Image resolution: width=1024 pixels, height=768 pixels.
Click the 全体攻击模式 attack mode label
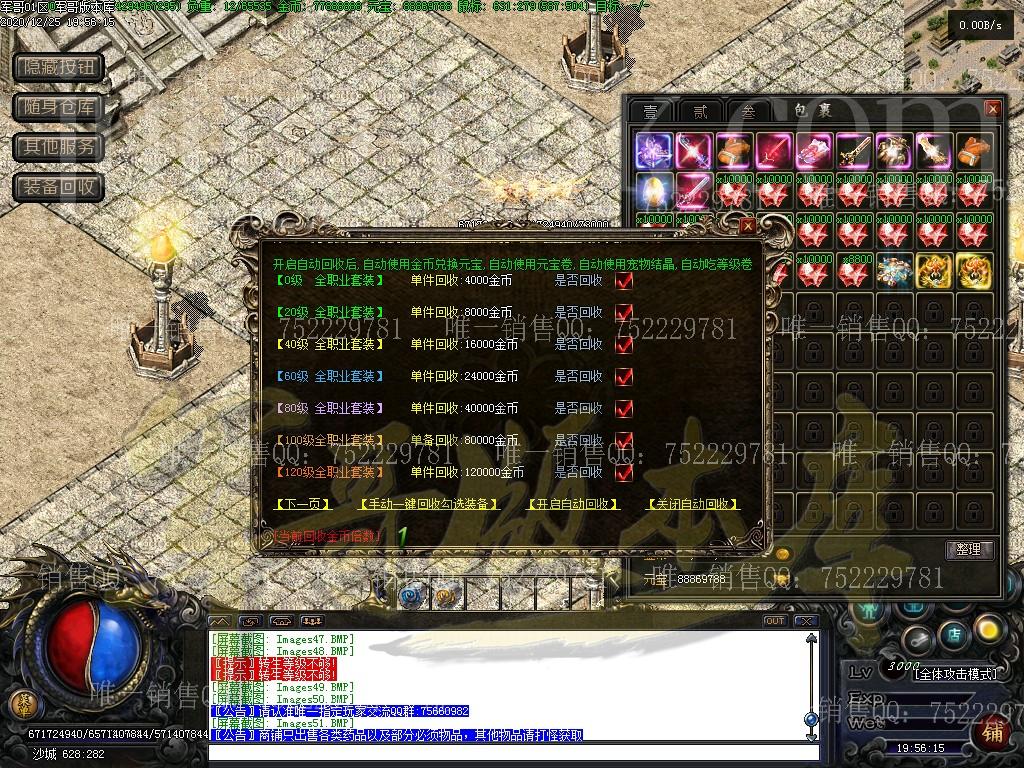click(x=956, y=674)
